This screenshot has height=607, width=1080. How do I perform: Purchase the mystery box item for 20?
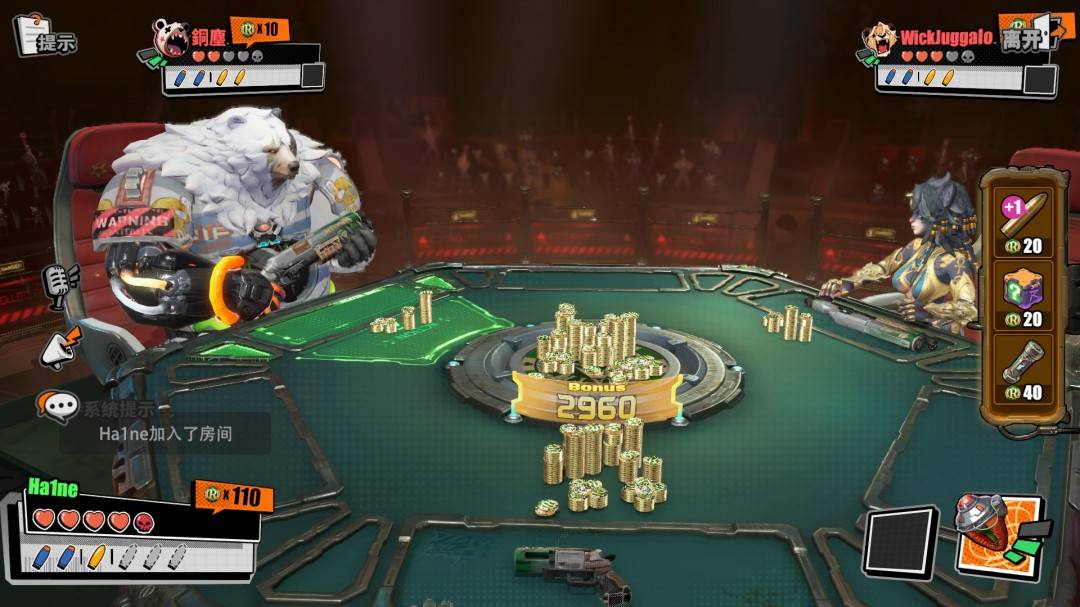tap(1022, 299)
